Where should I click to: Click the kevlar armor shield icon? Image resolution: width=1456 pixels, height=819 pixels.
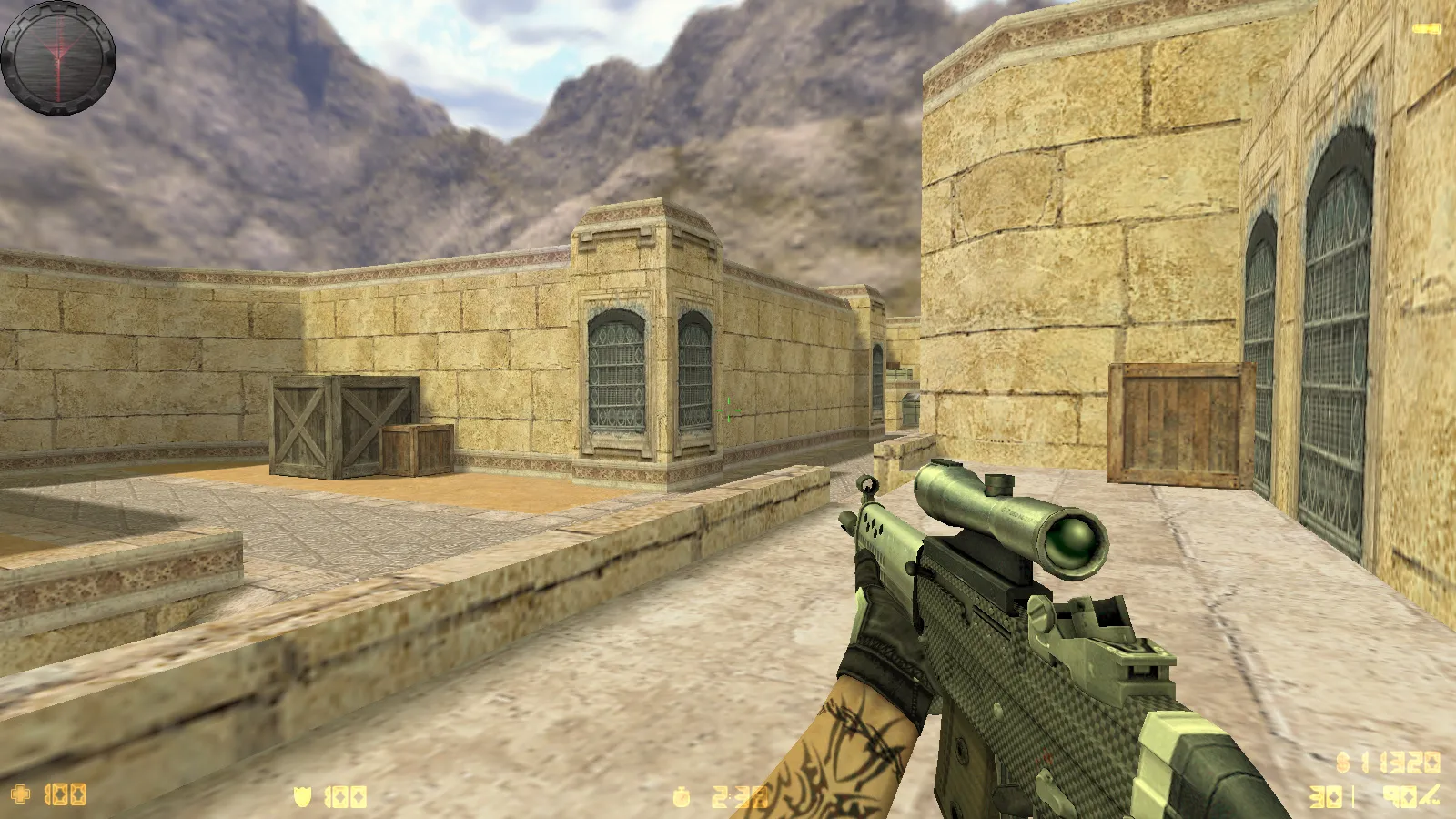302,797
